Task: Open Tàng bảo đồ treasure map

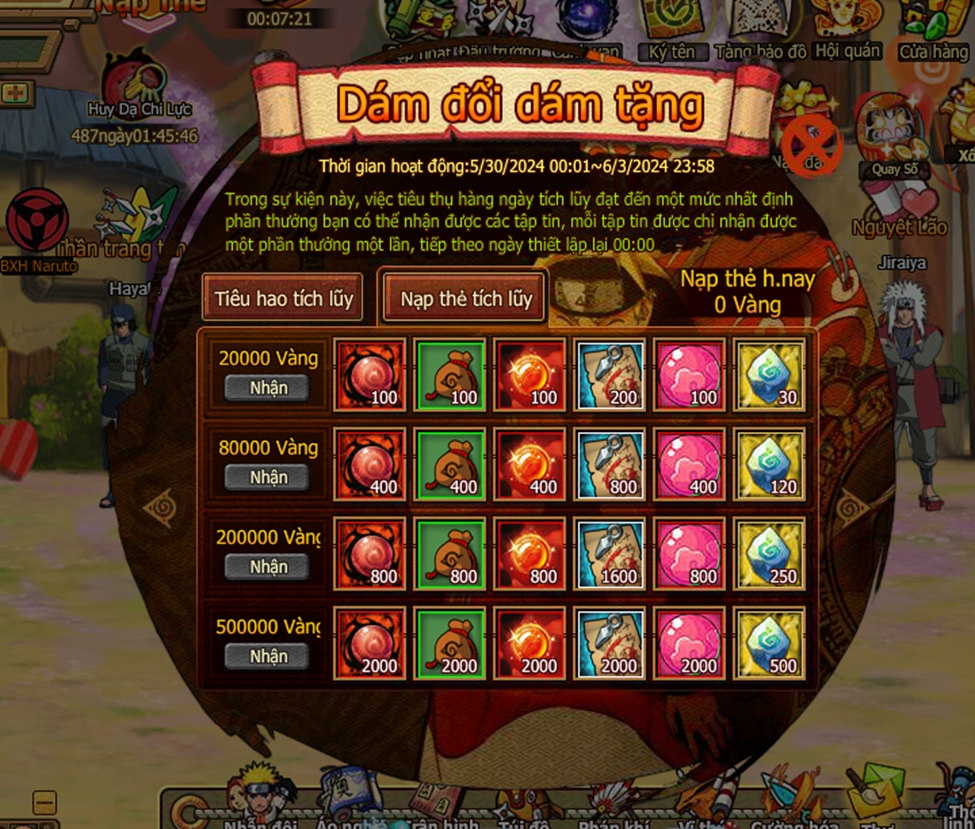Action: (x=761, y=28)
